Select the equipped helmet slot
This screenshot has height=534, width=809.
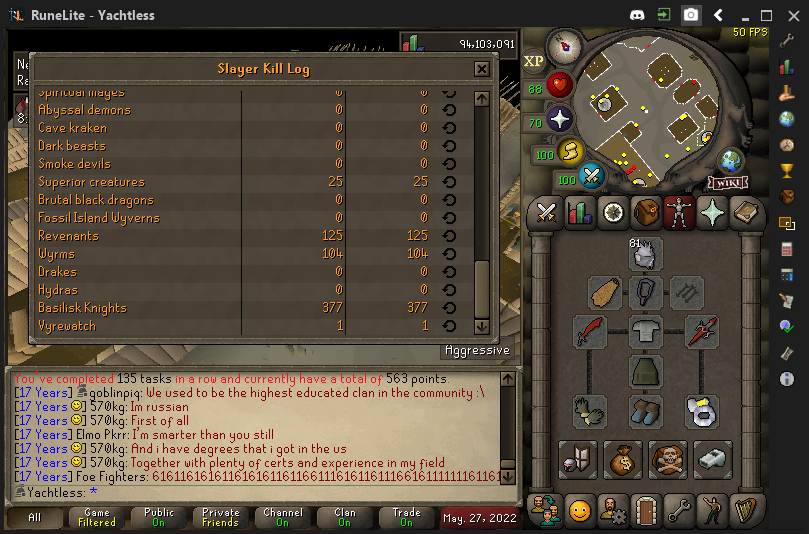pyautogui.click(x=646, y=255)
